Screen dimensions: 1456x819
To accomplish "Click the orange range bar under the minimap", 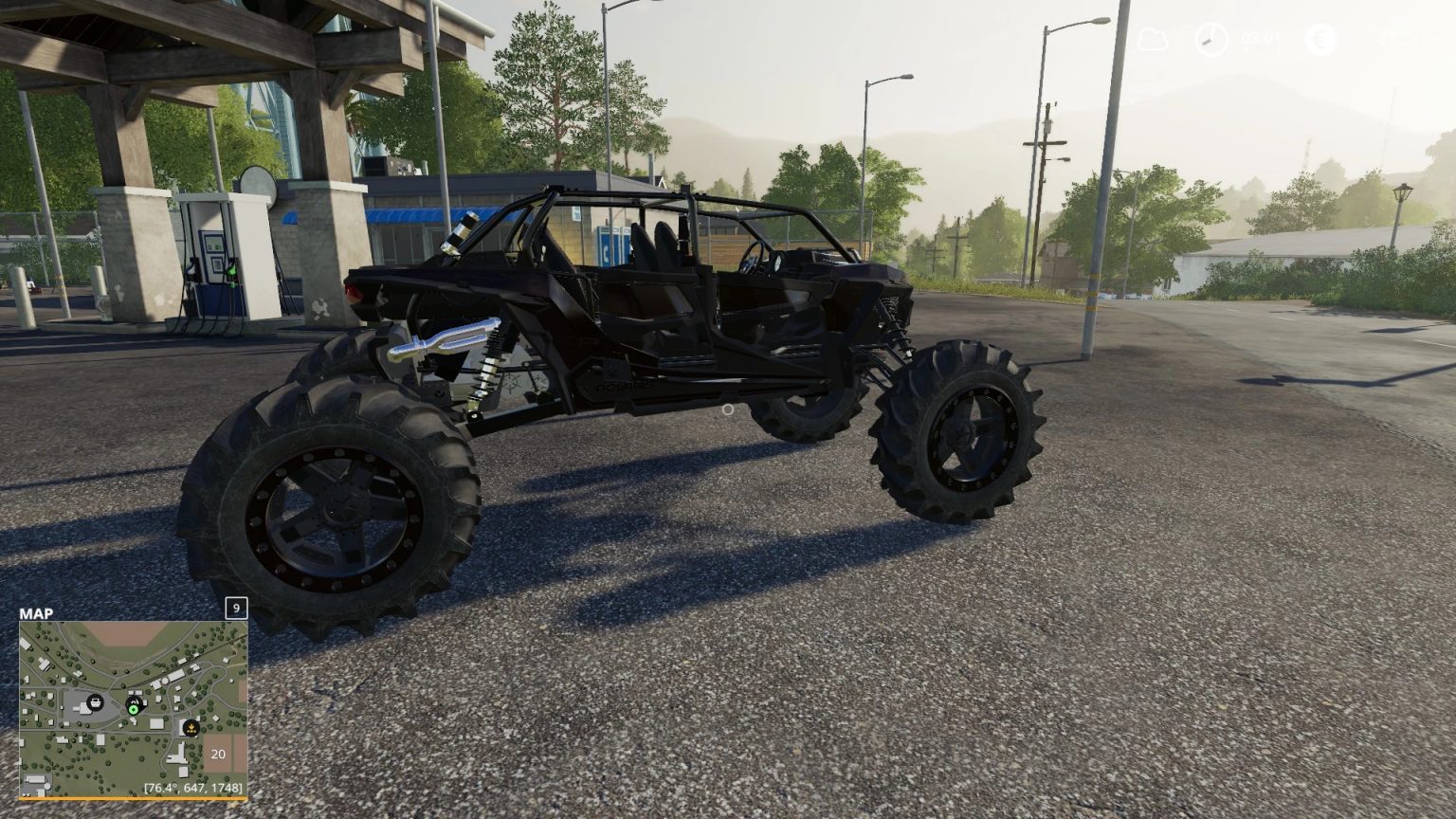I will click(133, 798).
